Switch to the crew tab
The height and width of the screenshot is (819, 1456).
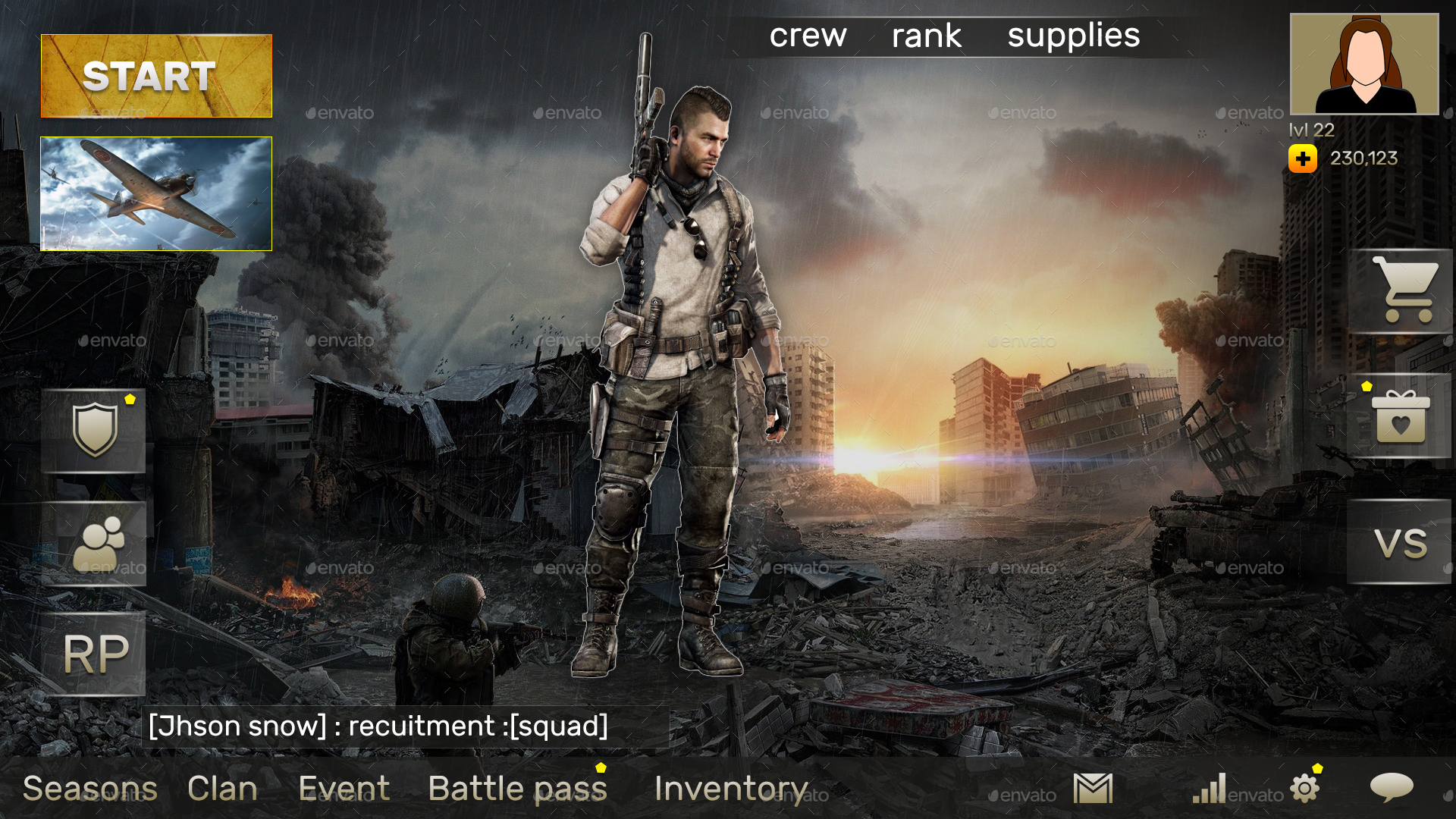pos(808,35)
